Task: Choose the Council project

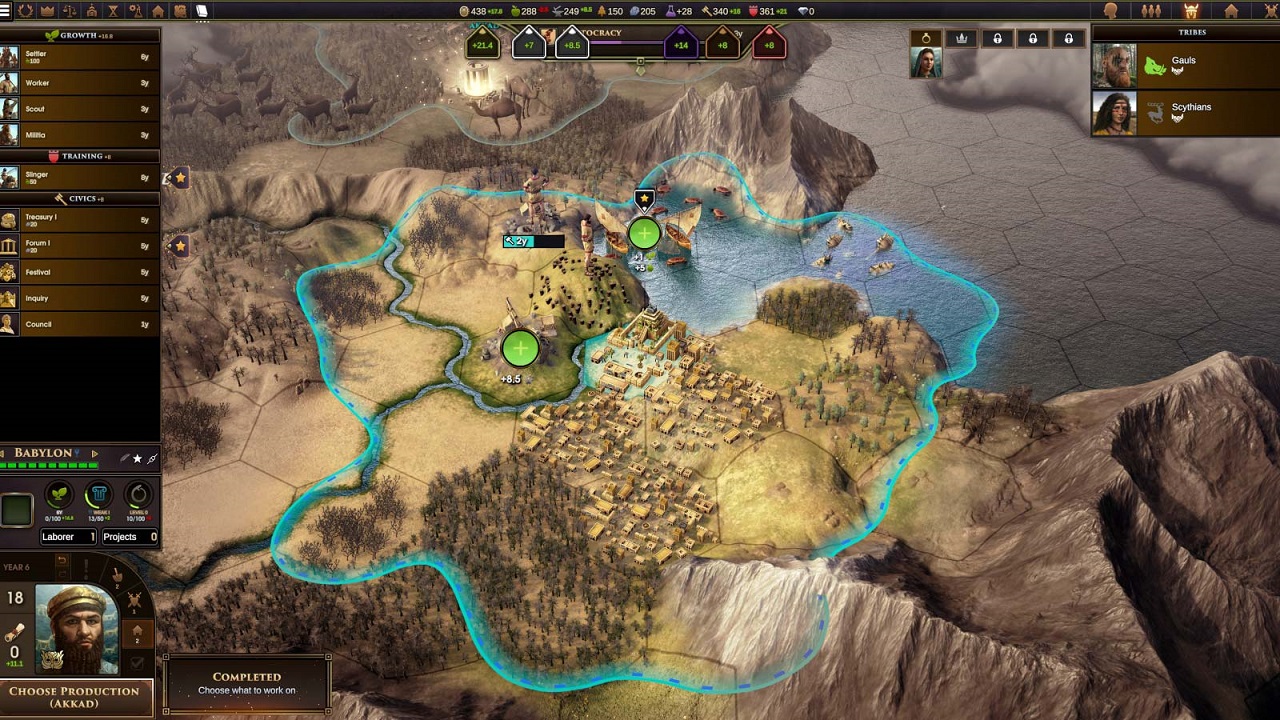Action: (80, 324)
